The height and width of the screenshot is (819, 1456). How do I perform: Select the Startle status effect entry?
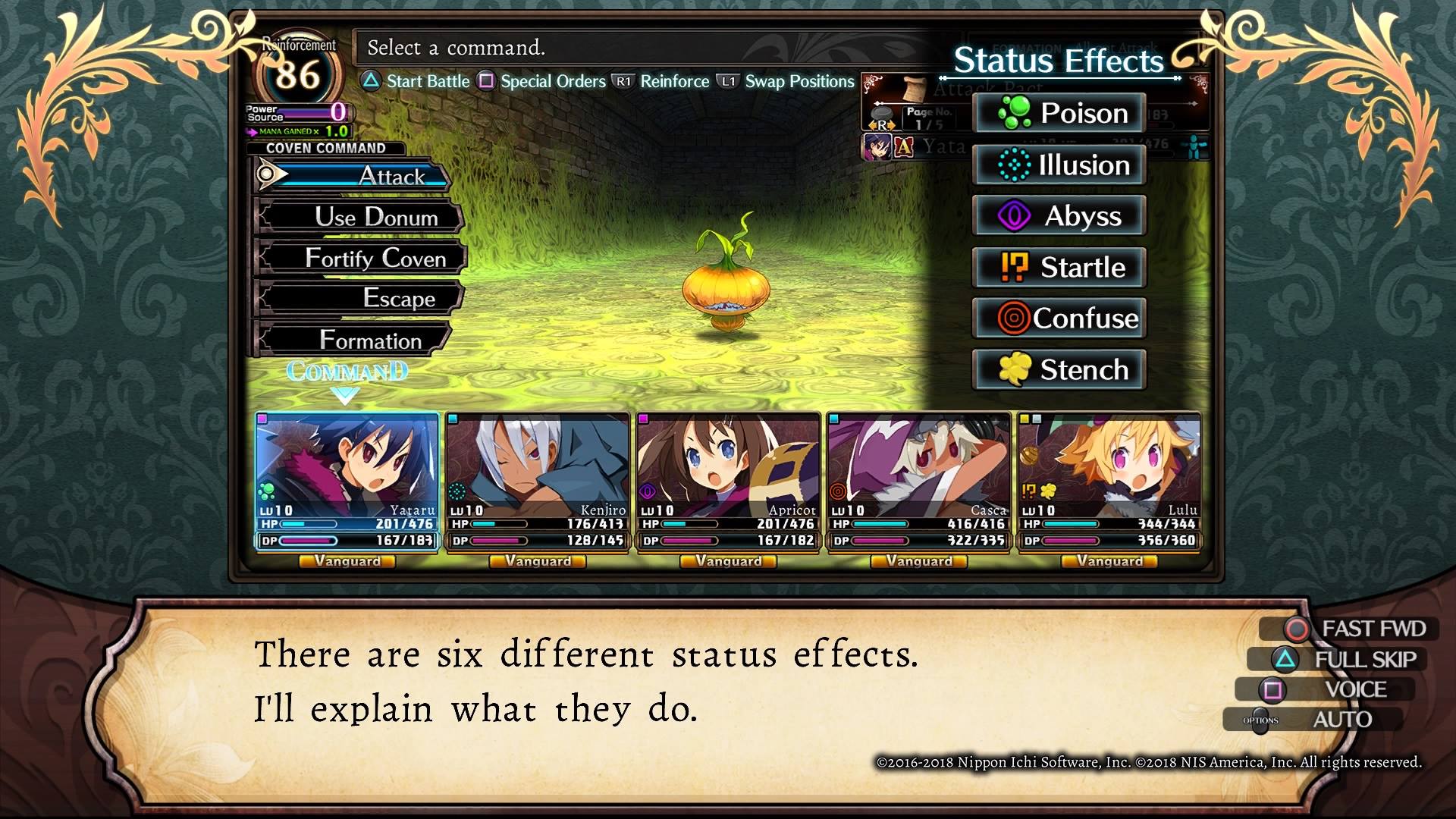coord(1059,267)
